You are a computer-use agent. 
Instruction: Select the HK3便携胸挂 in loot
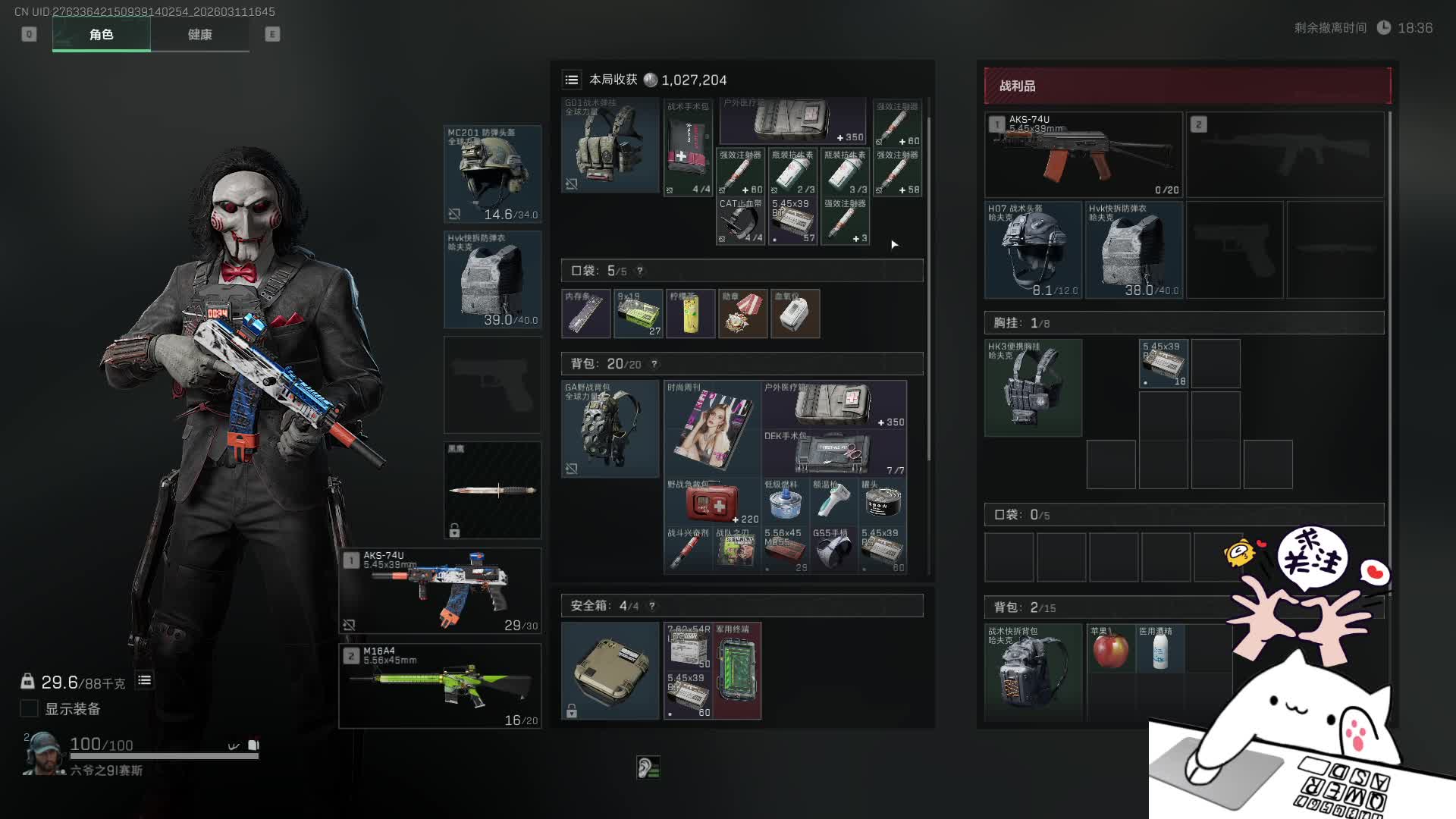click(1033, 388)
